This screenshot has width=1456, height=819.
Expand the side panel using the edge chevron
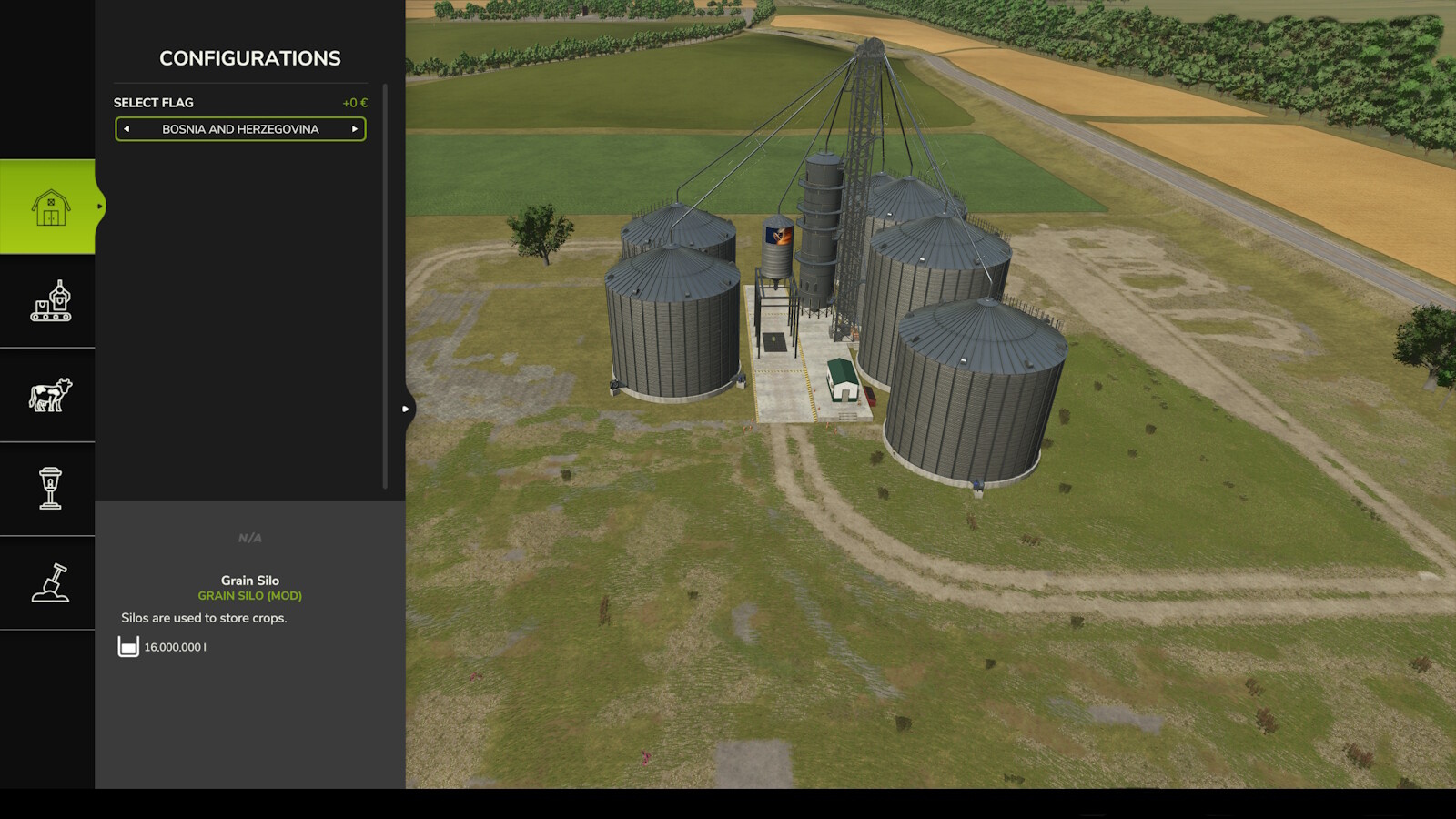point(404,409)
